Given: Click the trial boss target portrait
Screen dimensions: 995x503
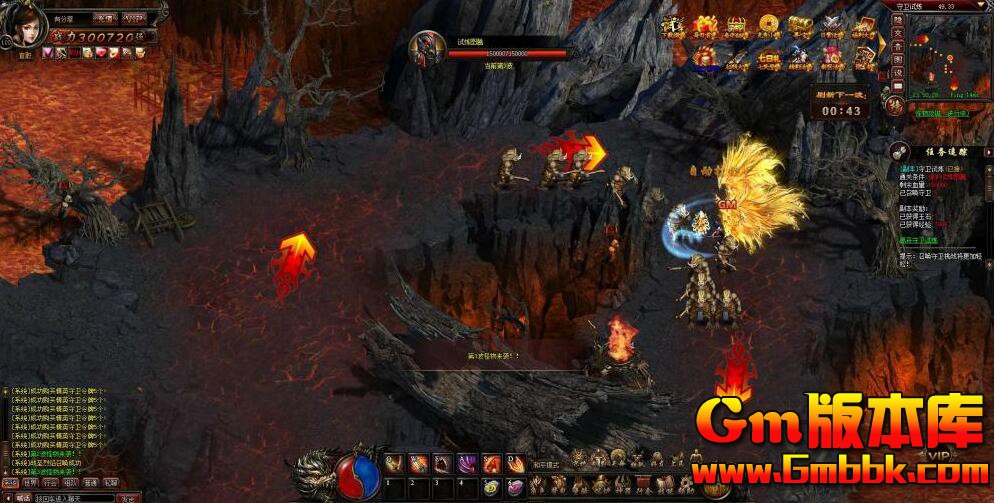Looking at the screenshot, I should pyautogui.click(x=428, y=49).
